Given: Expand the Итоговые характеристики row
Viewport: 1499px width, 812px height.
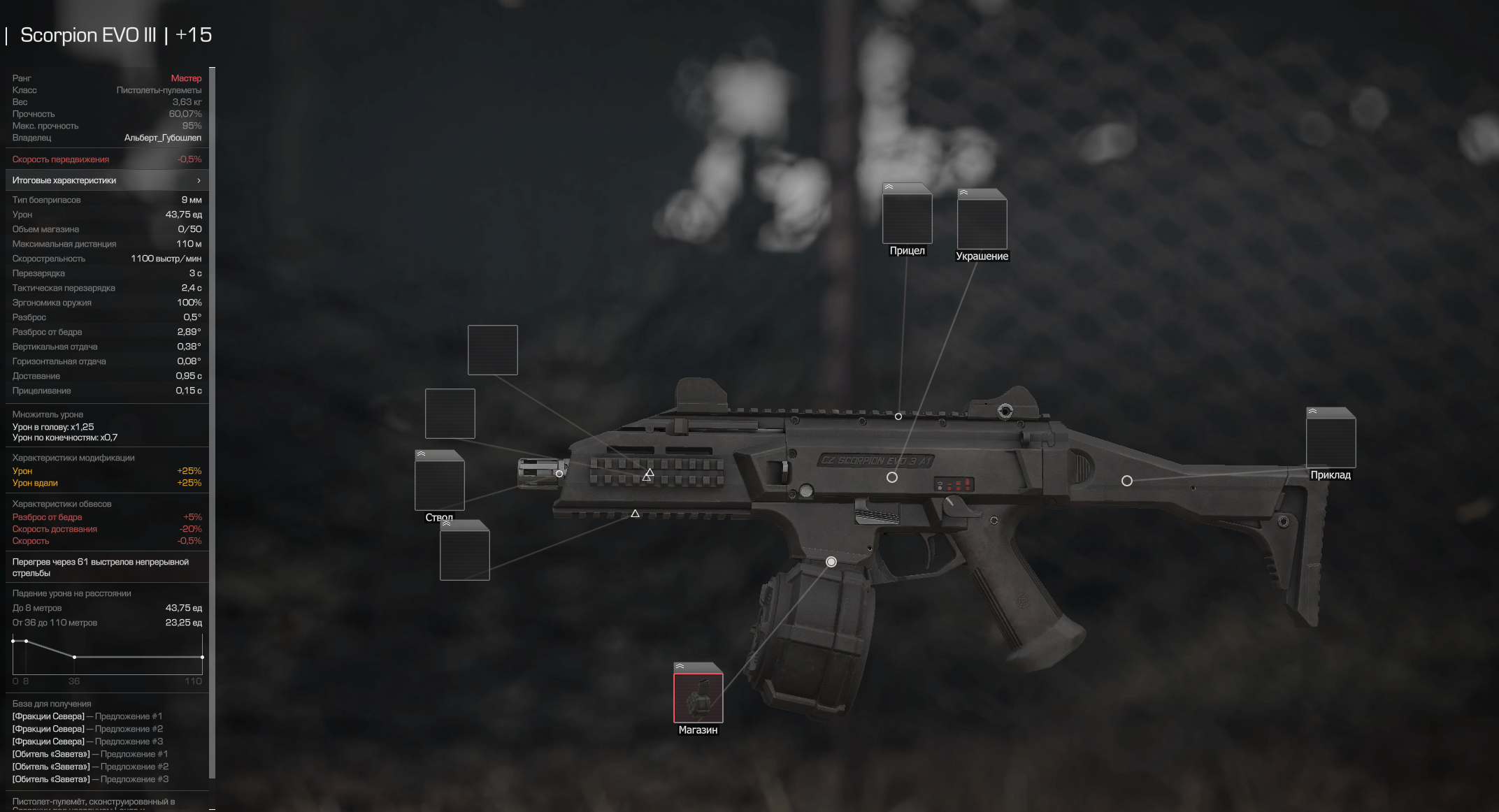Looking at the screenshot, I should [x=107, y=180].
